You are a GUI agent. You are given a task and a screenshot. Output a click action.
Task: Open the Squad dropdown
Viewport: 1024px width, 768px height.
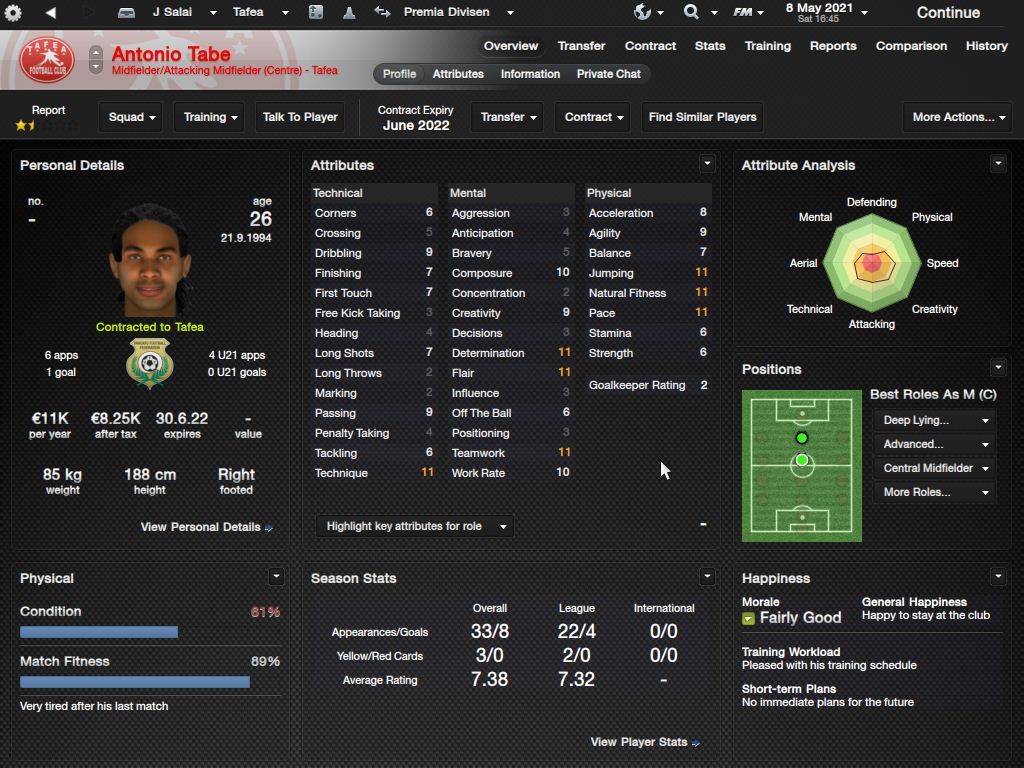pos(132,117)
